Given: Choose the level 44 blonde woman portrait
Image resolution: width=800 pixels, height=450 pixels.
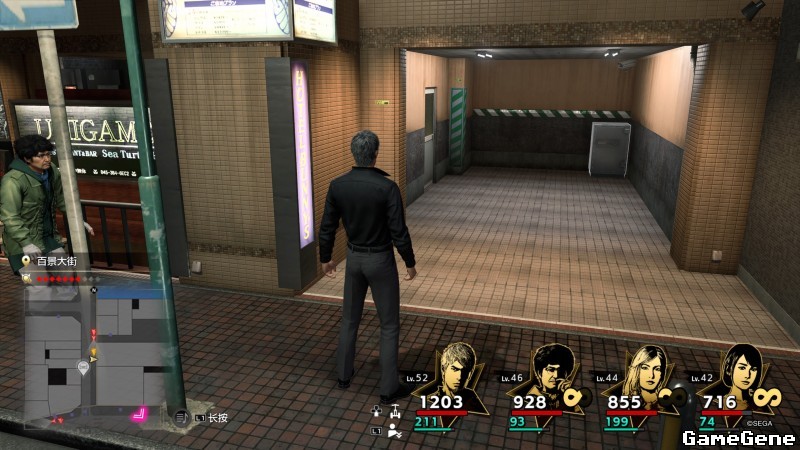Looking at the screenshot, I should [643, 368].
